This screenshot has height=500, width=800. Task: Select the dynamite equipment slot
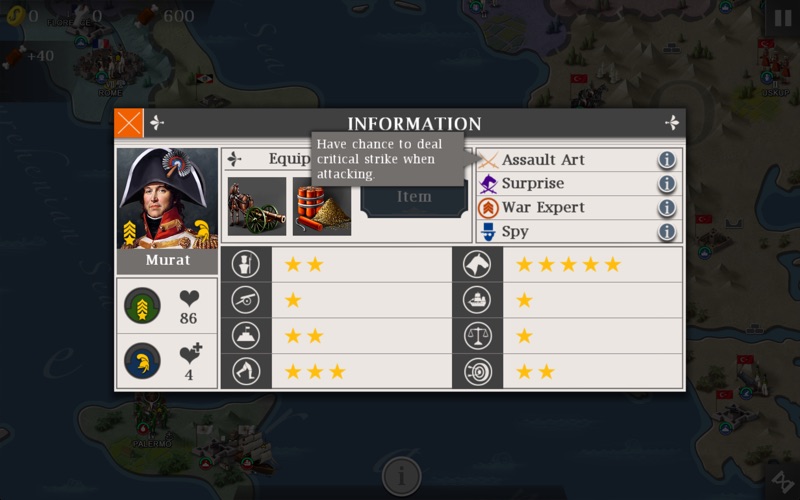(x=322, y=206)
